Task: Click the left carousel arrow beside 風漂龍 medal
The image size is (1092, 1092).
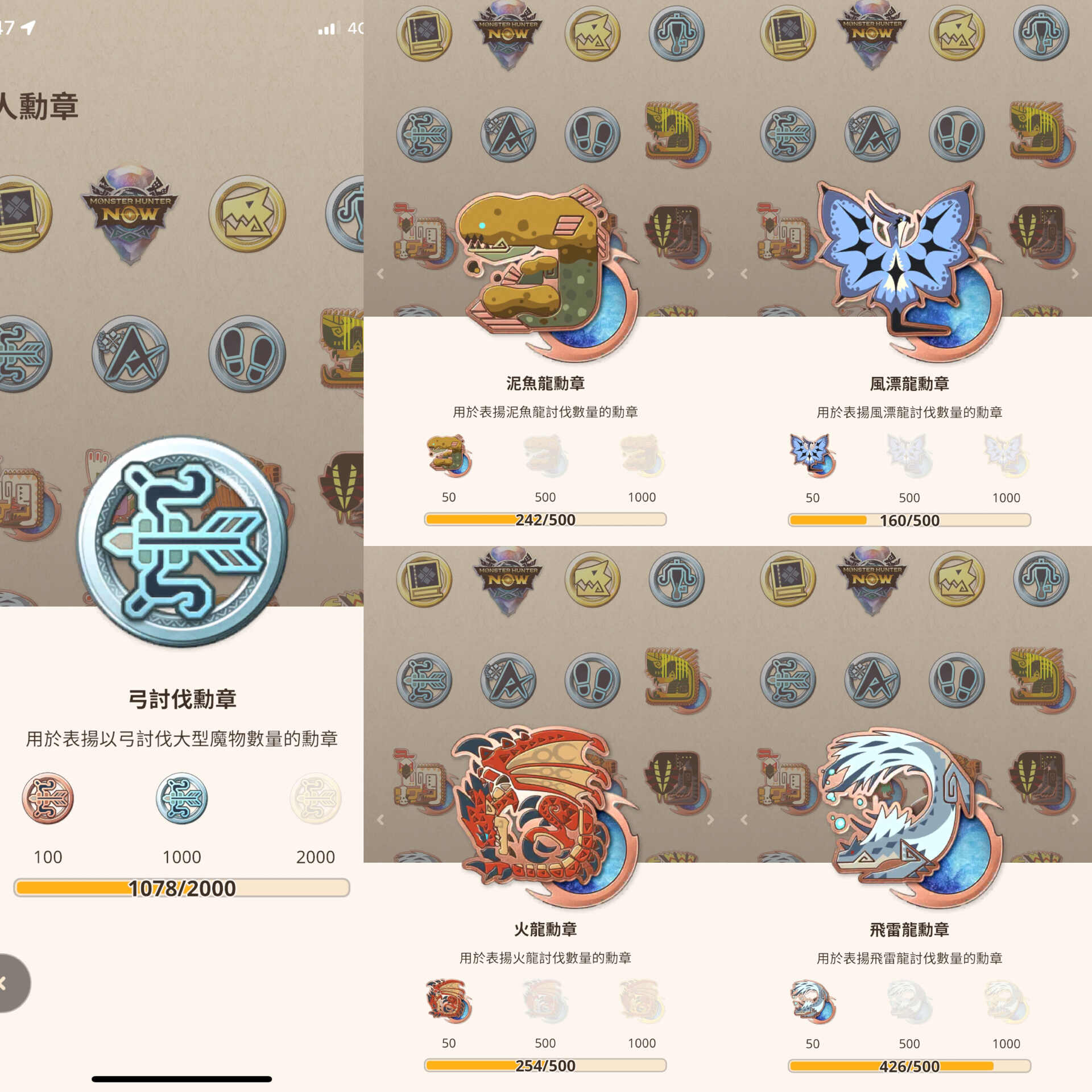Action: (744, 274)
